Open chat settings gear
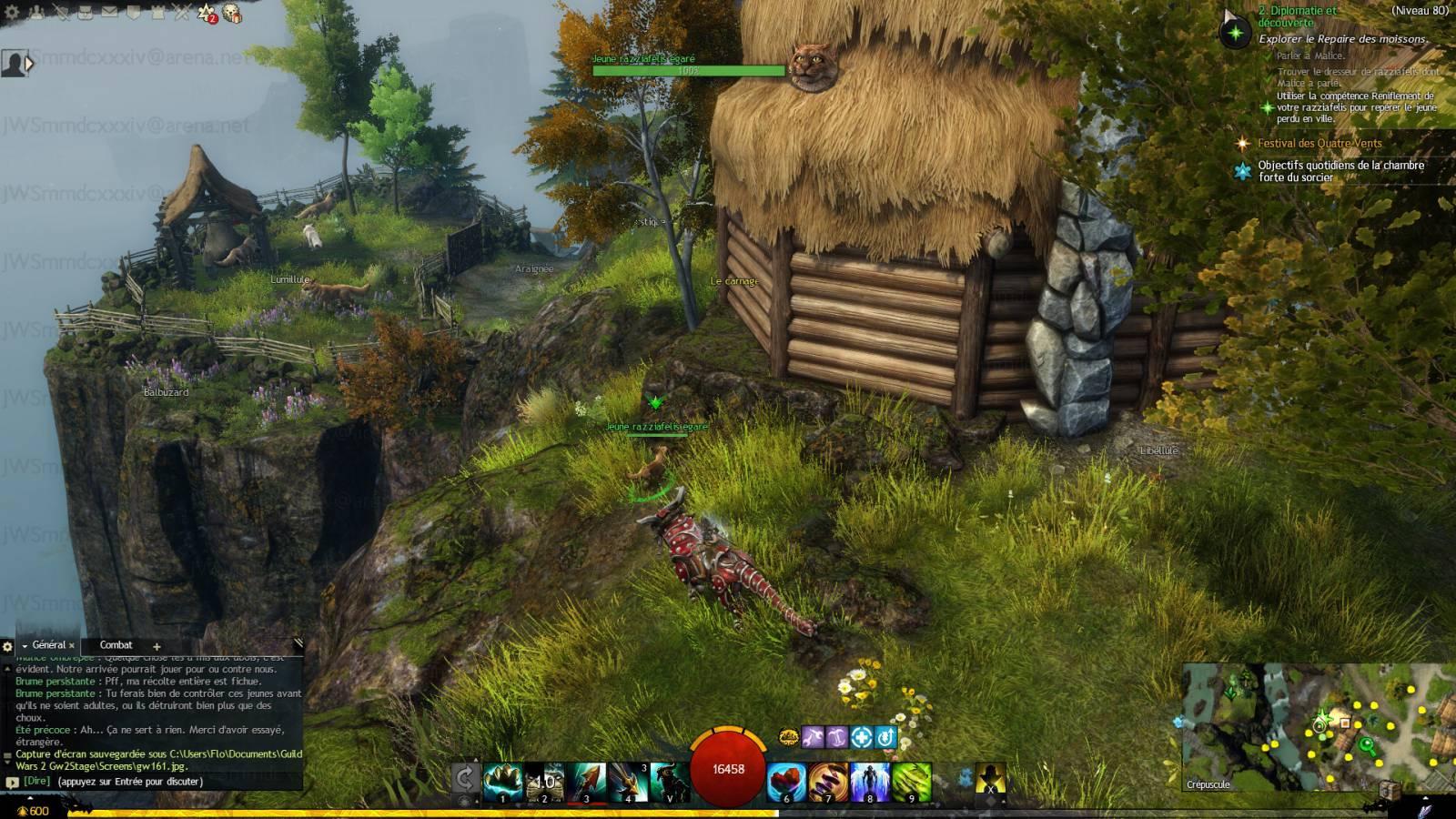This screenshot has height=819, width=1456. click(7, 646)
